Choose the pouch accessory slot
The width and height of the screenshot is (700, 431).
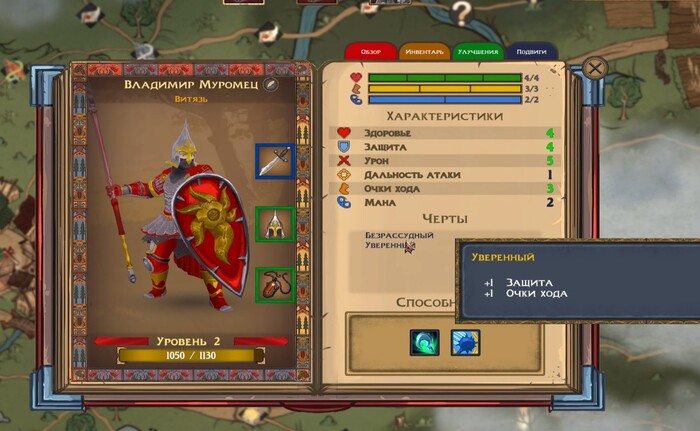(x=273, y=285)
